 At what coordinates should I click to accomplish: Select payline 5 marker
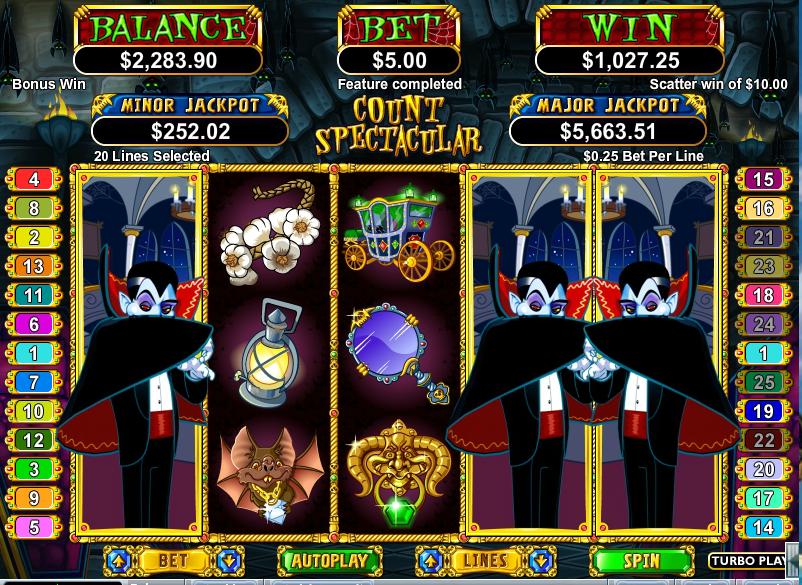coord(35,527)
